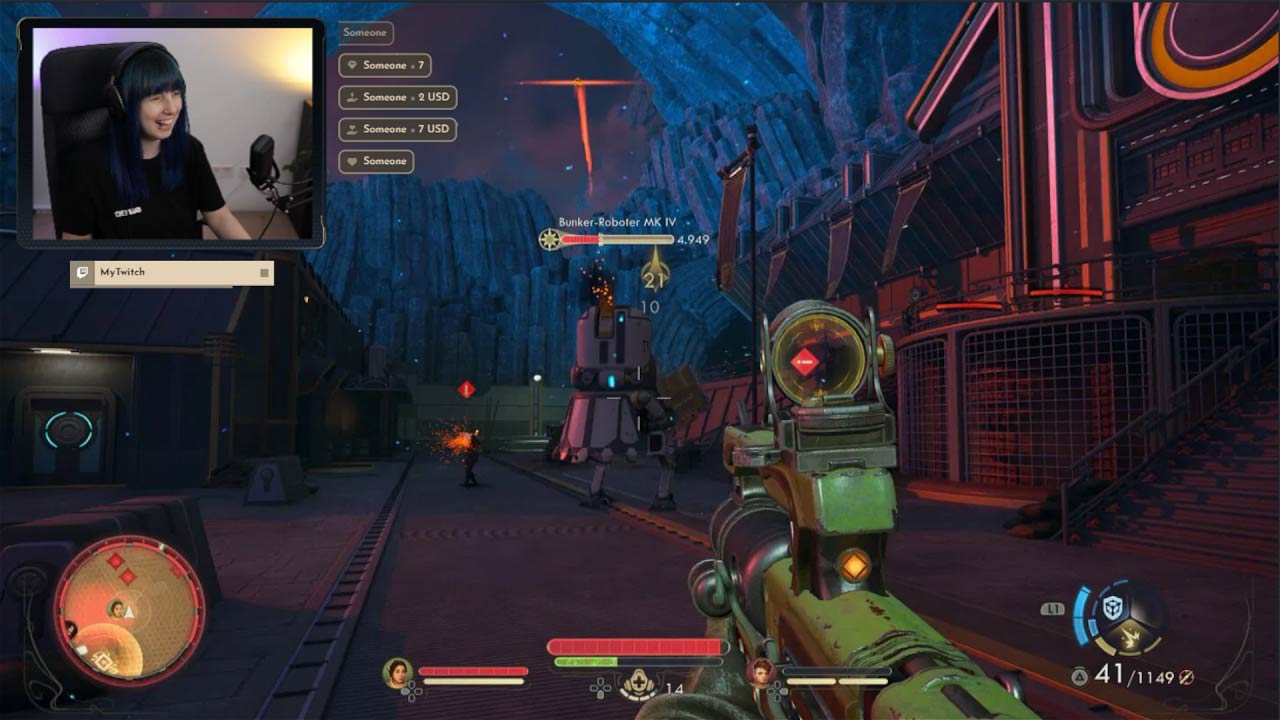Click the Twitch chat icon beside MyTwitch

click(83, 273)
